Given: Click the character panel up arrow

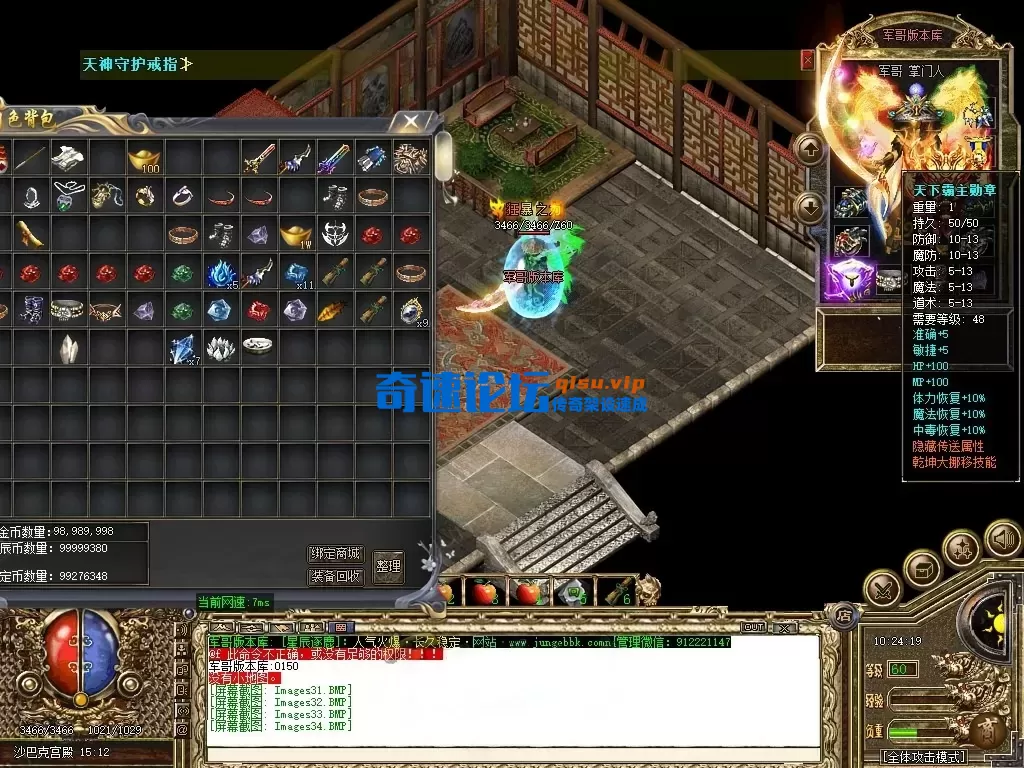Looking at the screenshot, I should 809,150.
